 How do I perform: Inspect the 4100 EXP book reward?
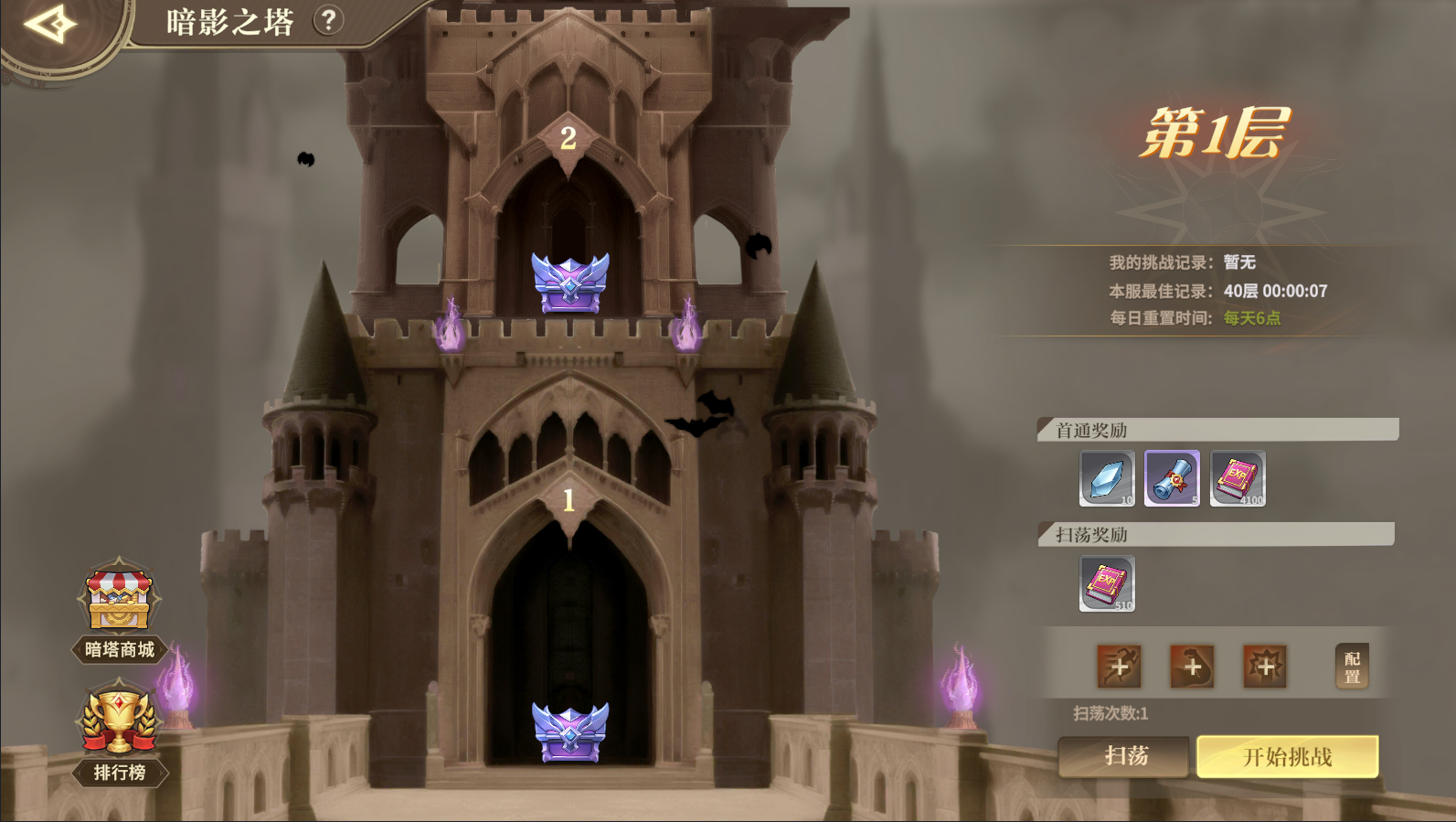pyautogui.click(x=1238, y=478)
